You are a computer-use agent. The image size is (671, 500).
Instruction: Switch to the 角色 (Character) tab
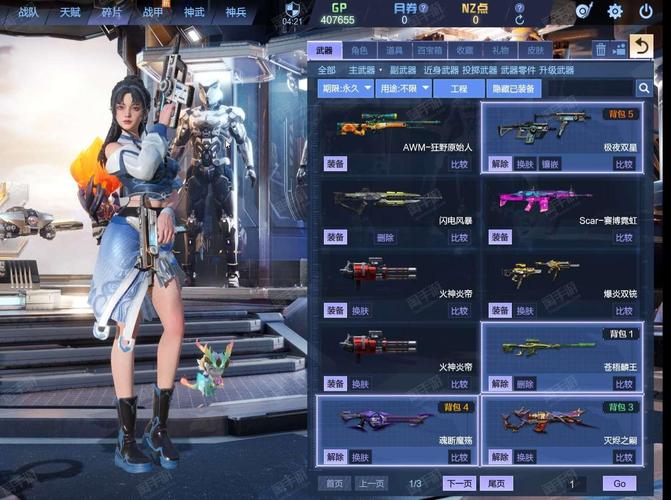[x=360, y=49]
